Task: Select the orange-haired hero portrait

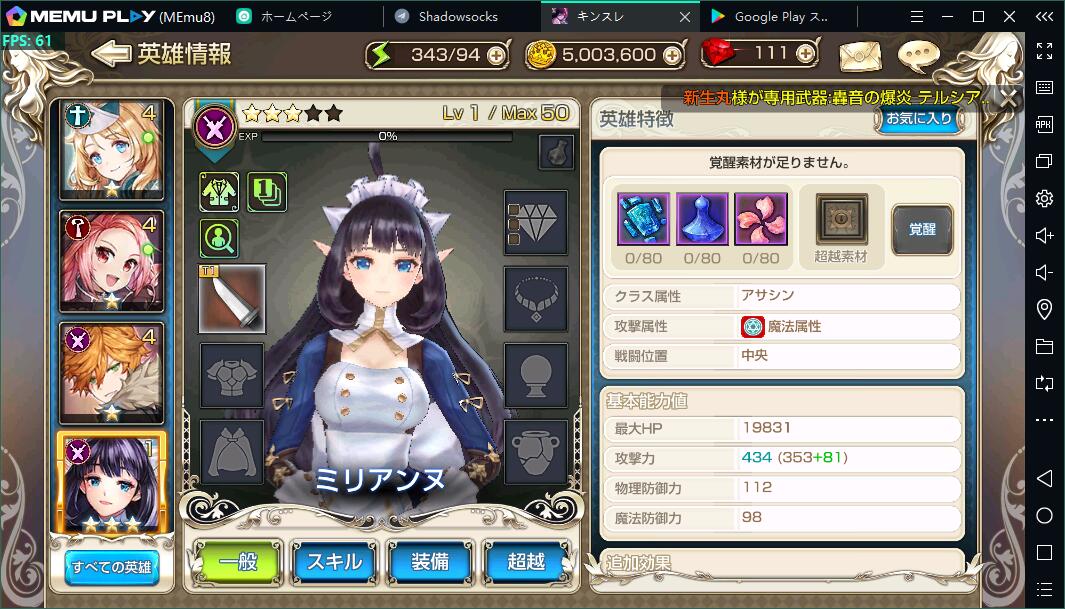Action: 111,369
